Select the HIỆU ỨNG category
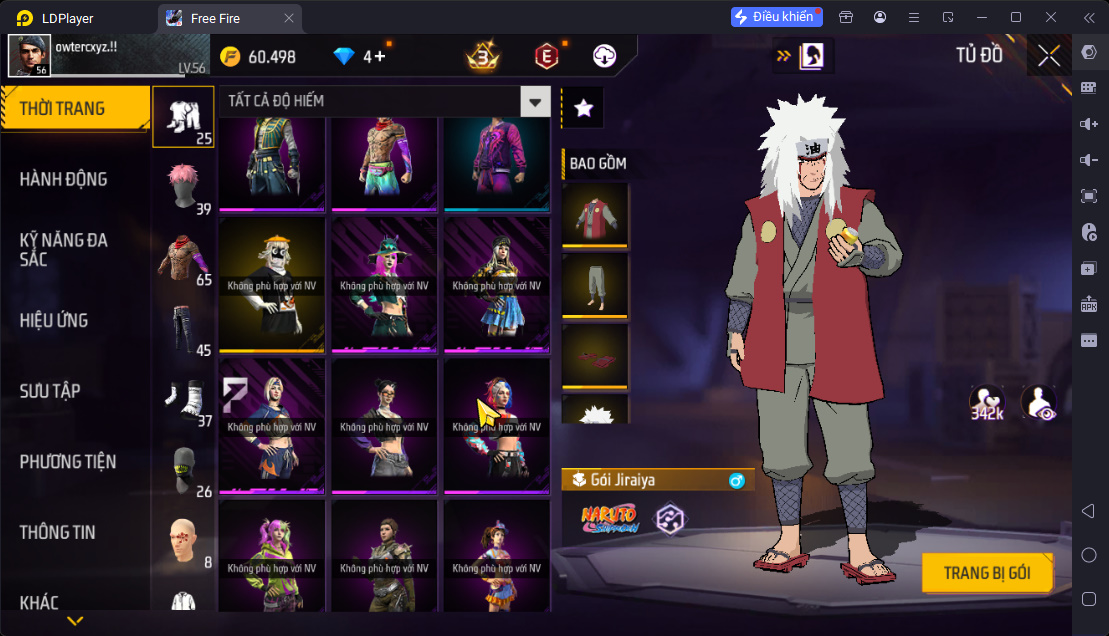This screenshot has height=636, width=1109. tap(54, 320)
